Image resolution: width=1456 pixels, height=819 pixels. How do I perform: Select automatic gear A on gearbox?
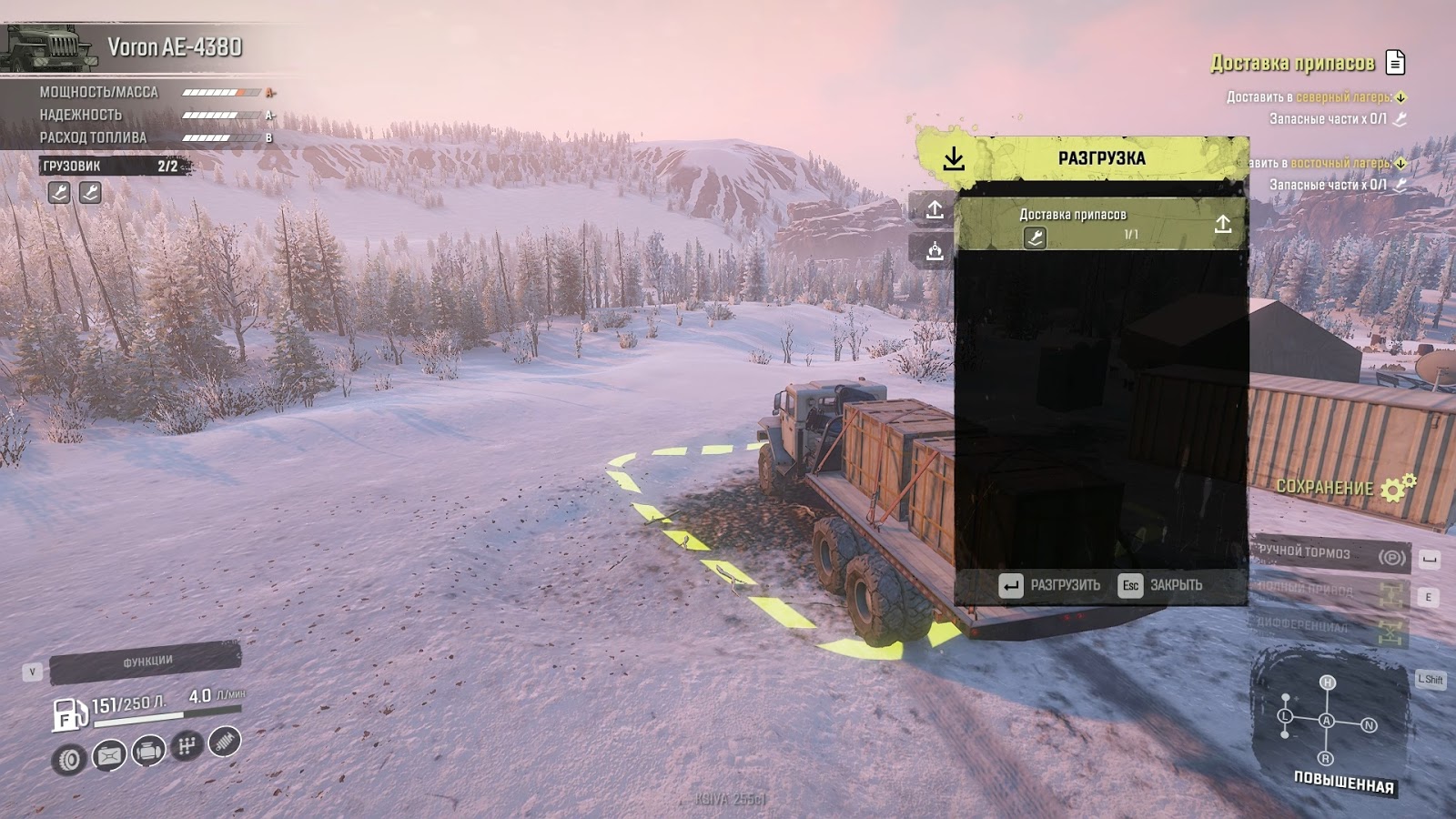1327,721
